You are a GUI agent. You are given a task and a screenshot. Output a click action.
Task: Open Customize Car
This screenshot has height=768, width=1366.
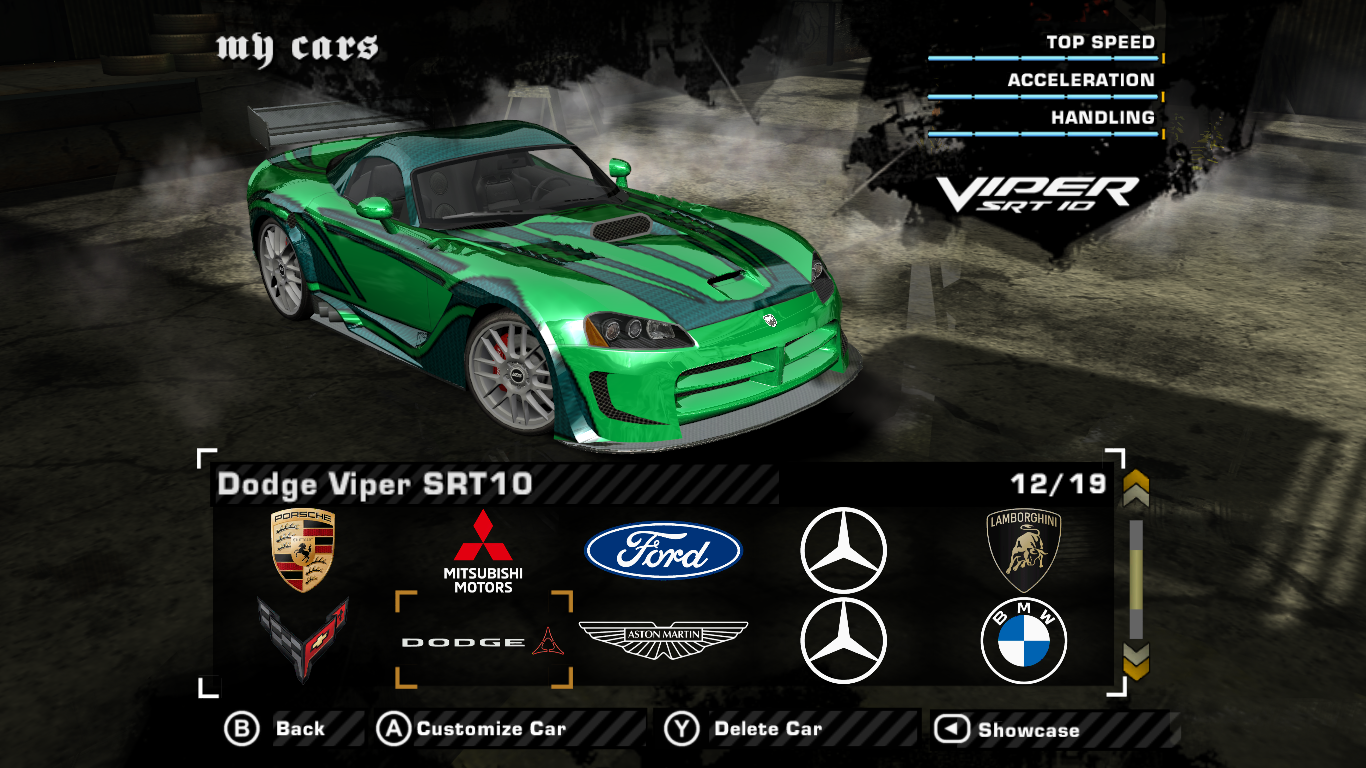tap(471, 729)
